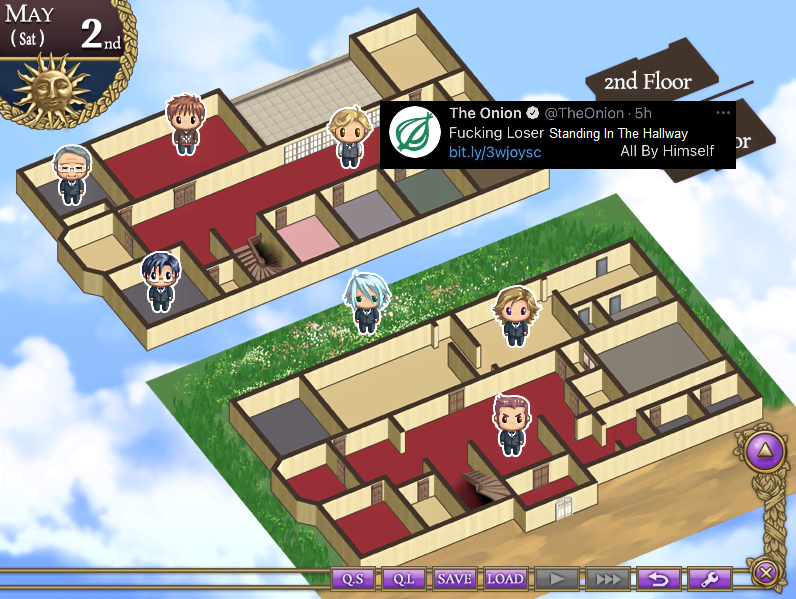Select the dark blue-haired character icon
Viewport: 796px width, 599px height.
tap(159, 282)
